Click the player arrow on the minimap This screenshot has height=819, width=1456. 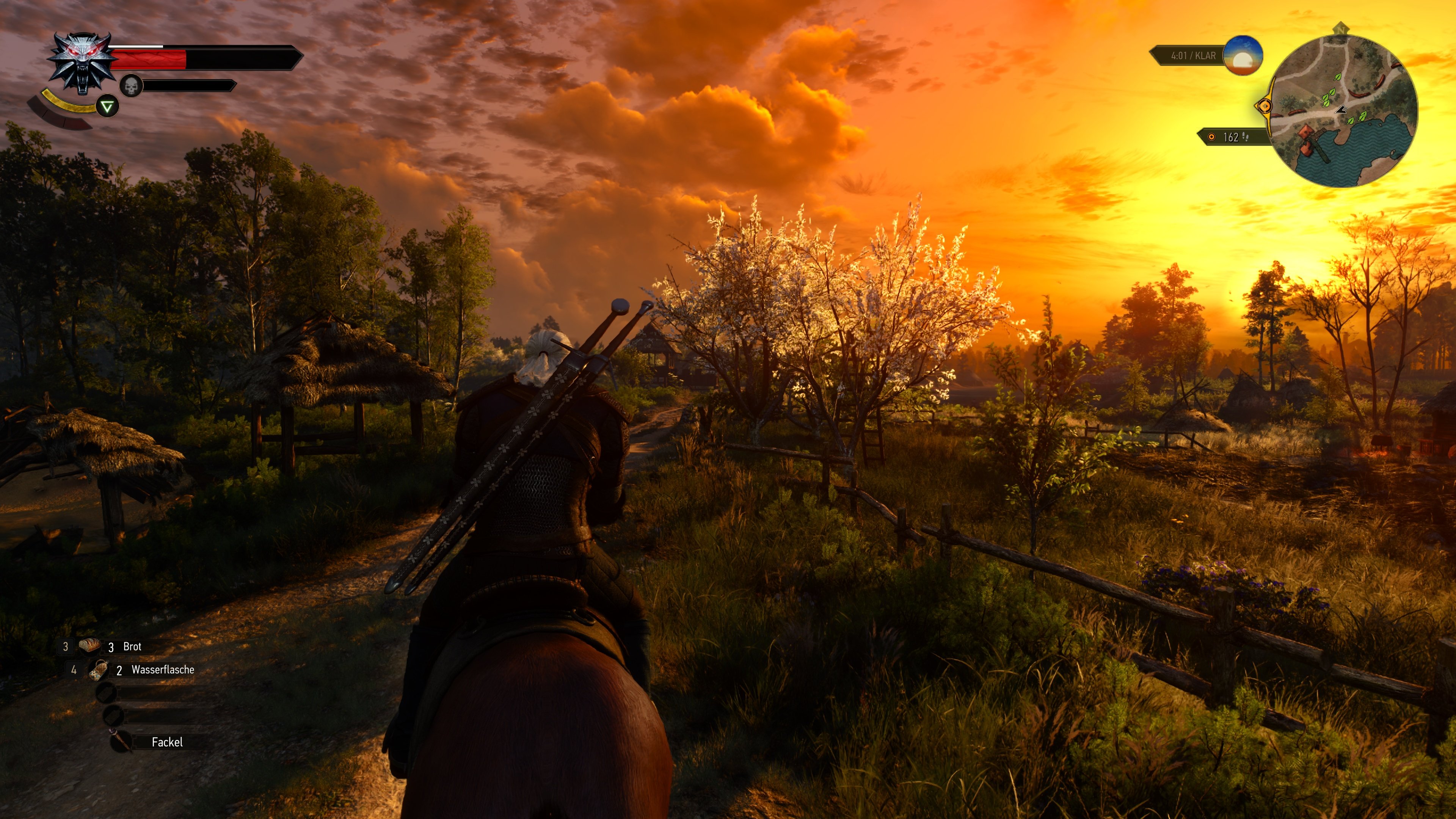[1342, 110]
